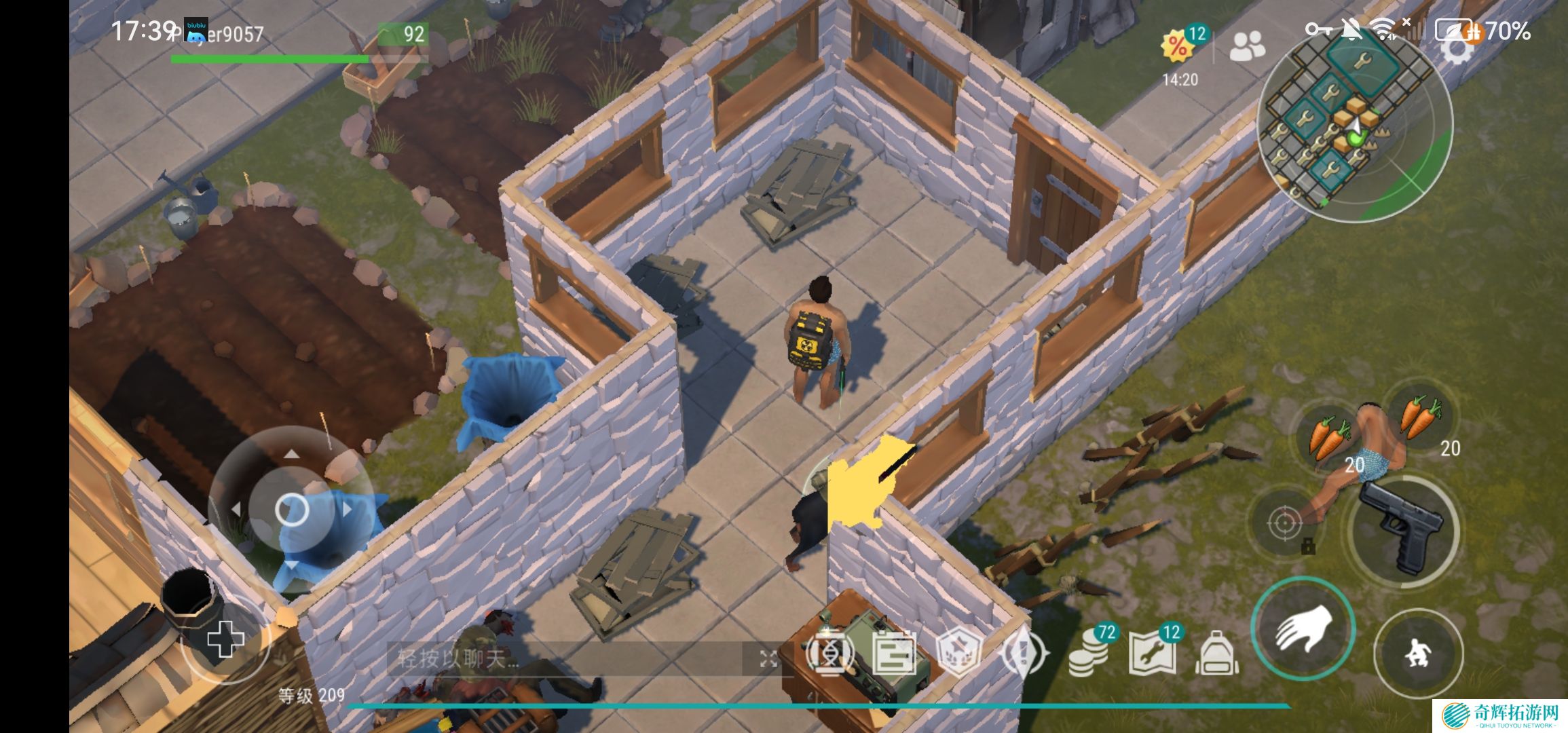
Task: Toggle the locked auto-aim crosshair button
Action: pos(1284,523)
